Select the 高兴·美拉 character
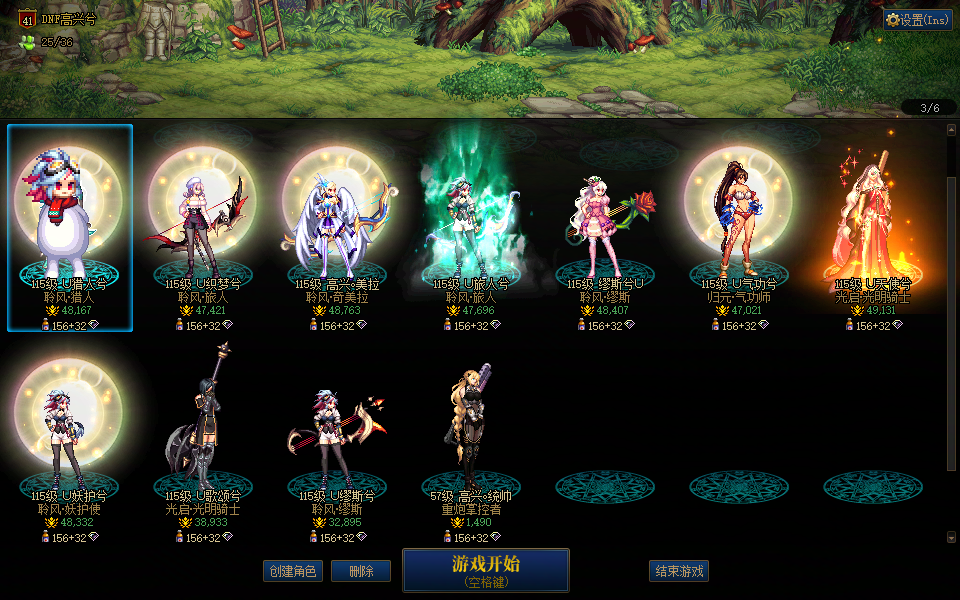Viewport: 960px width, 600px height. 338,227
